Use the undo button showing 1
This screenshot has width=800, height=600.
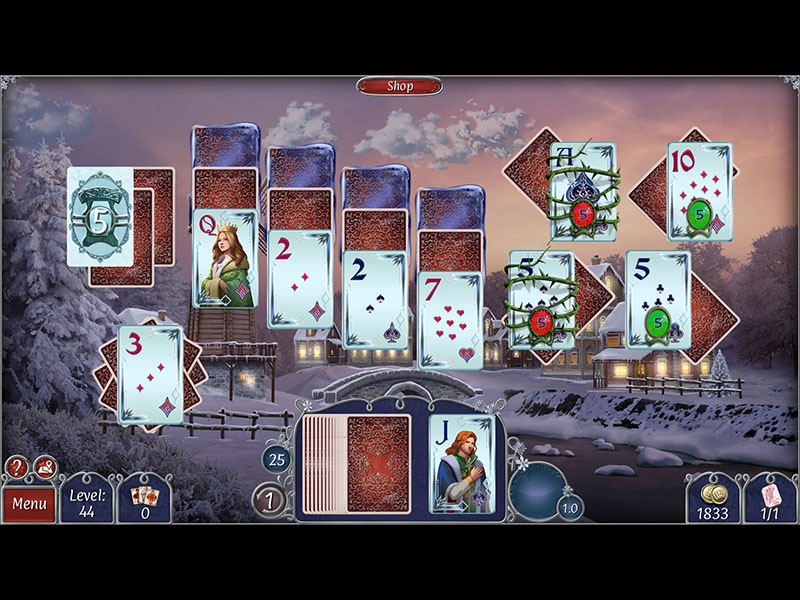click(269, 499)
